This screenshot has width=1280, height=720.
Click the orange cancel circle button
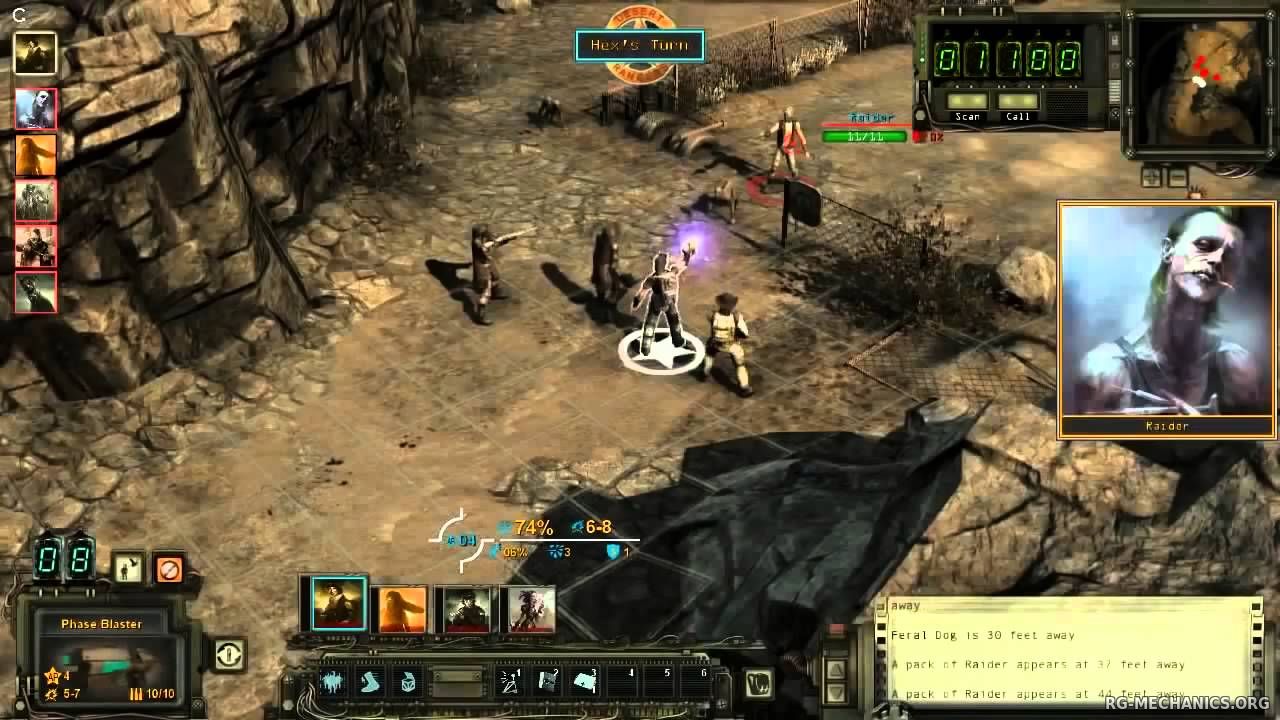pyautogui.click(x=169, y=569)
